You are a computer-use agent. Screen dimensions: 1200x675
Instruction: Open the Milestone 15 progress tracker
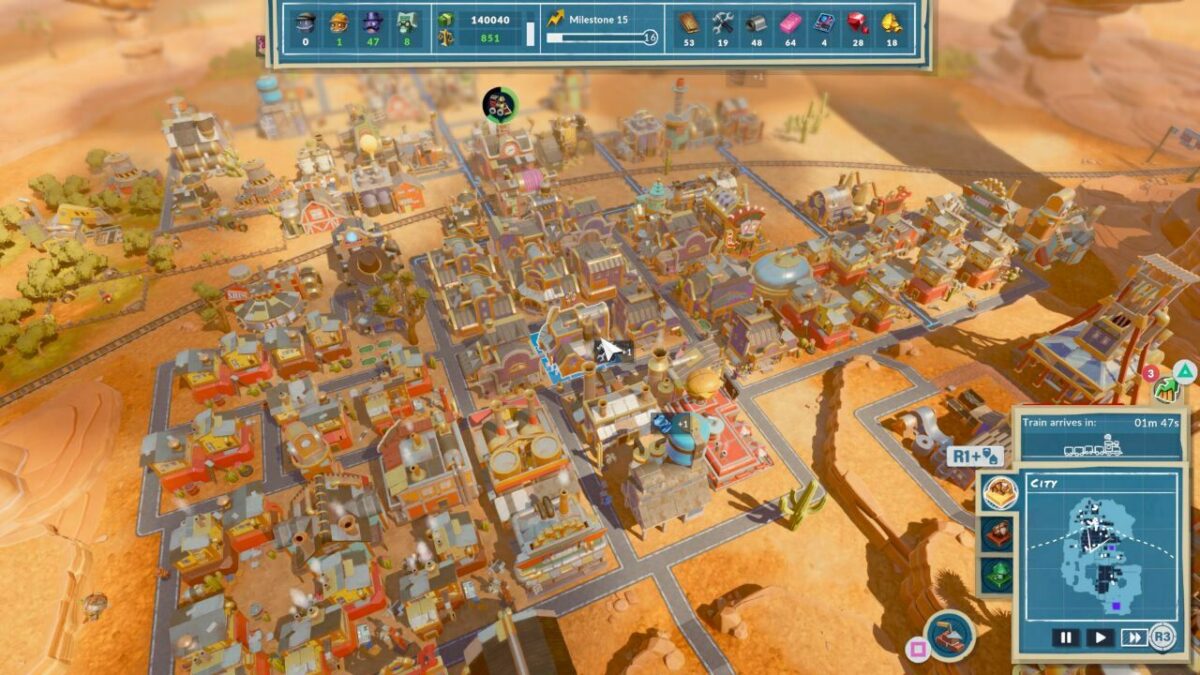[x=602, y=29]
